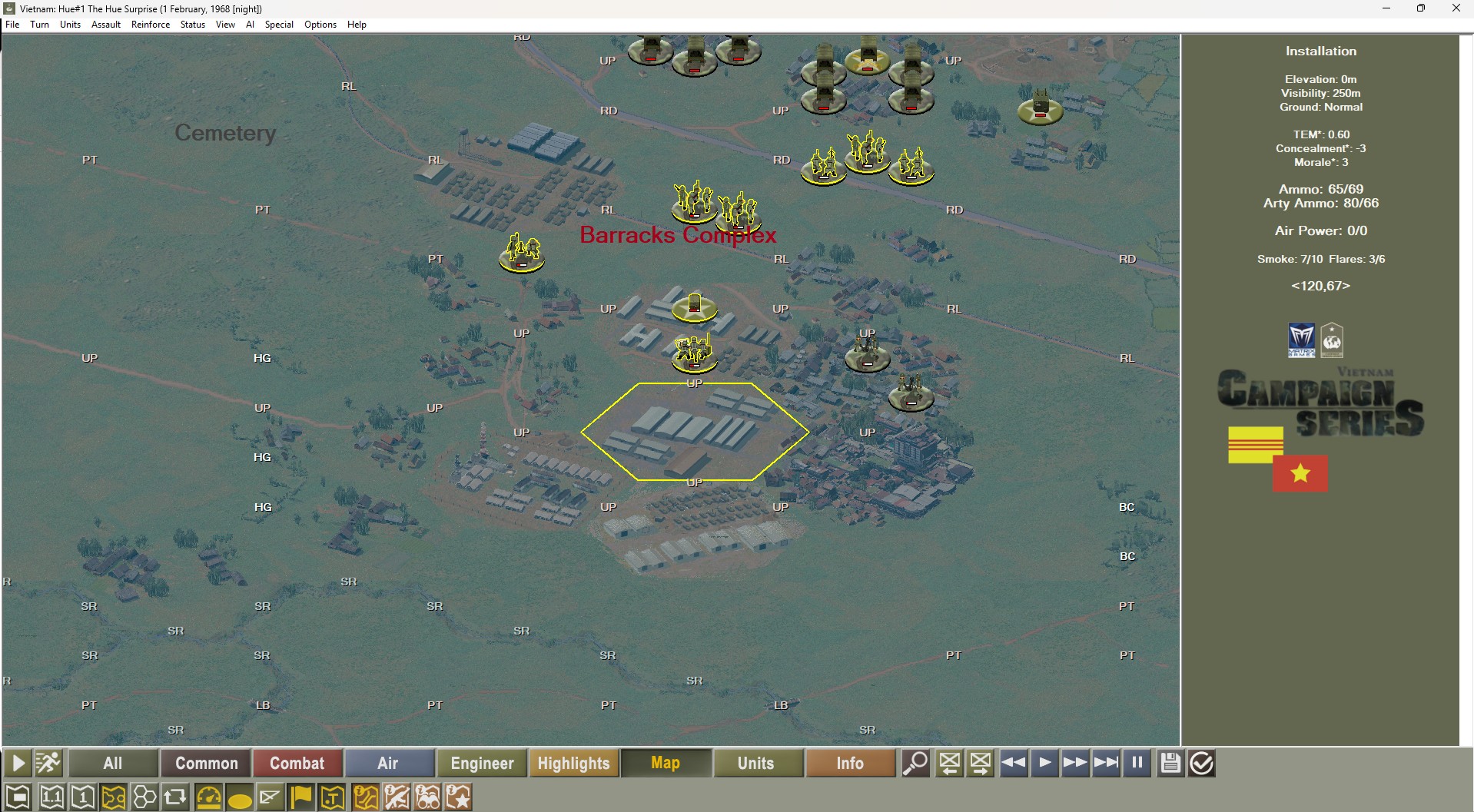The image size is (1474, 812).
Task: Click the Info button
Action: [x=850, y=763]
